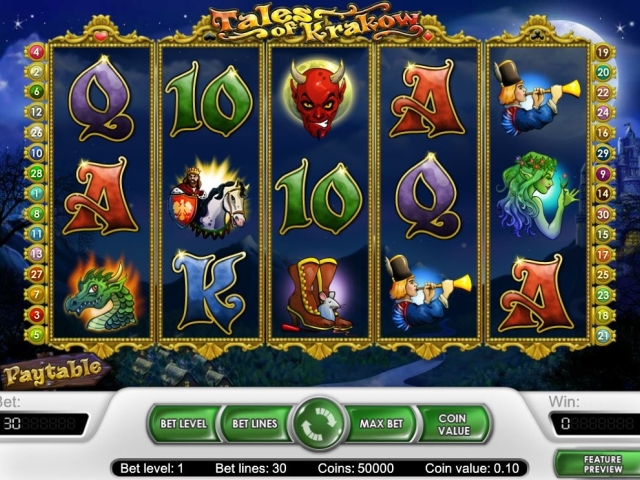The width and height of the screenshot is (640, 480).
Task: Click payline 27 marker
Action: pos(37,273)
